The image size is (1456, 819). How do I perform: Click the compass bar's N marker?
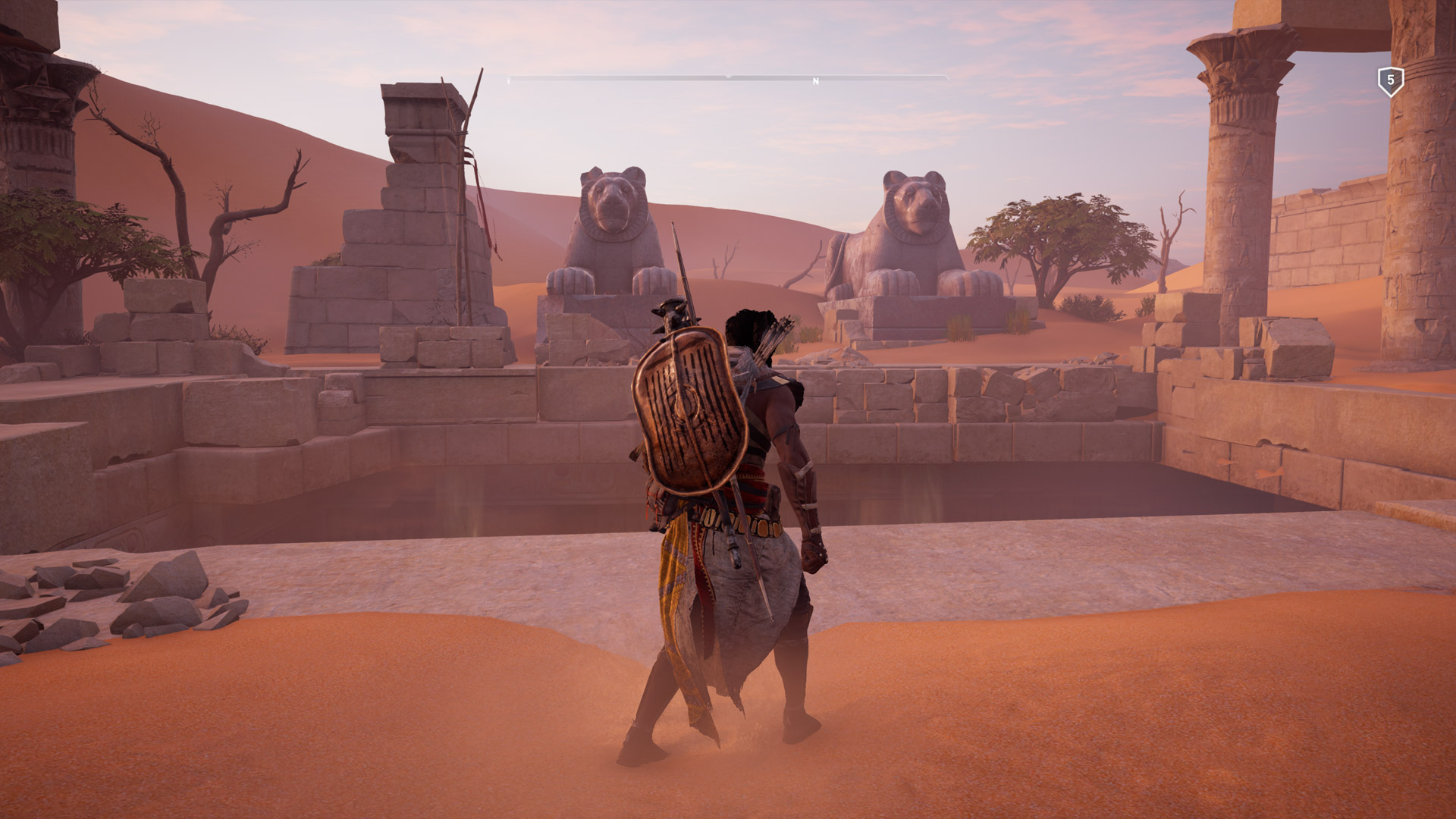tap(816, 81)
